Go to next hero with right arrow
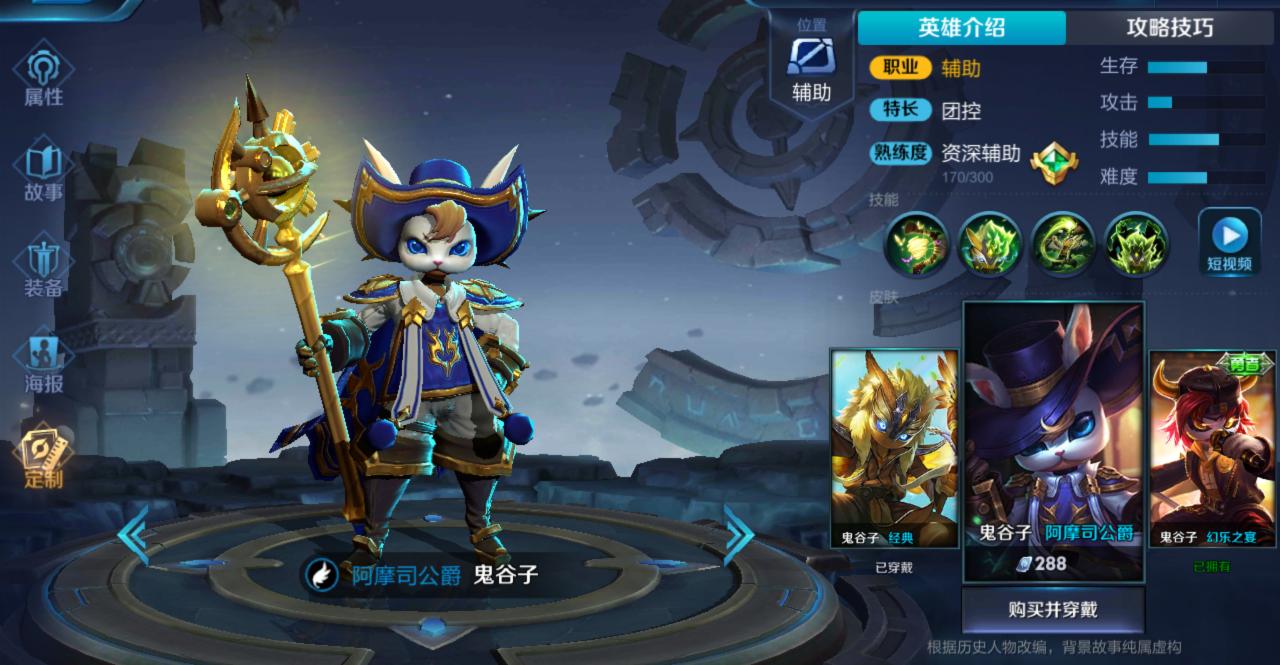The image size is (1280, 665). pos(739,535)
